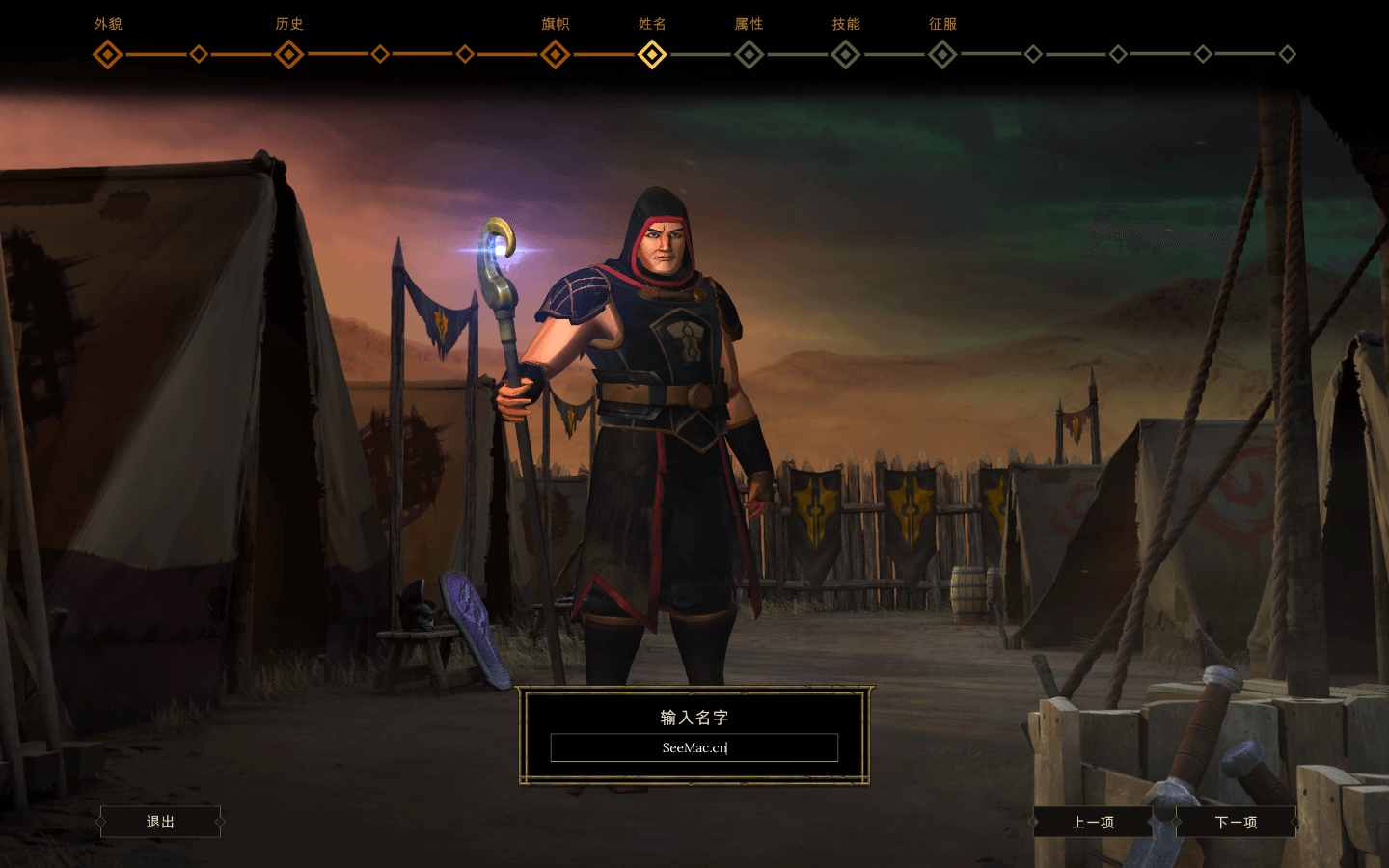The image size is (1389, 868).
Task: Go to the 外貌 appearance step
Action: [107, 54]
